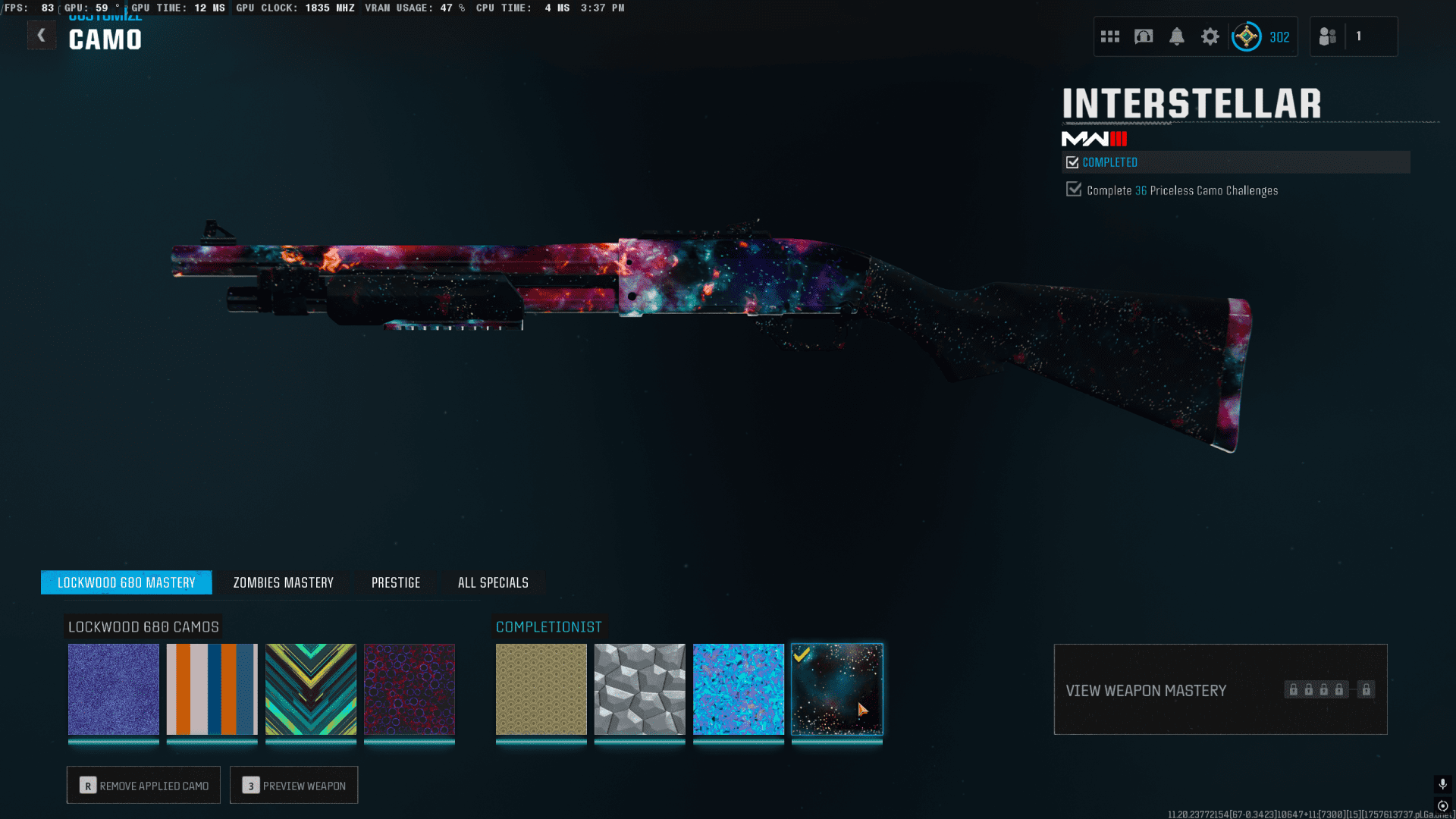Choose the orange and blue striped camo
1456x819 pixels.
coord(212,689)
